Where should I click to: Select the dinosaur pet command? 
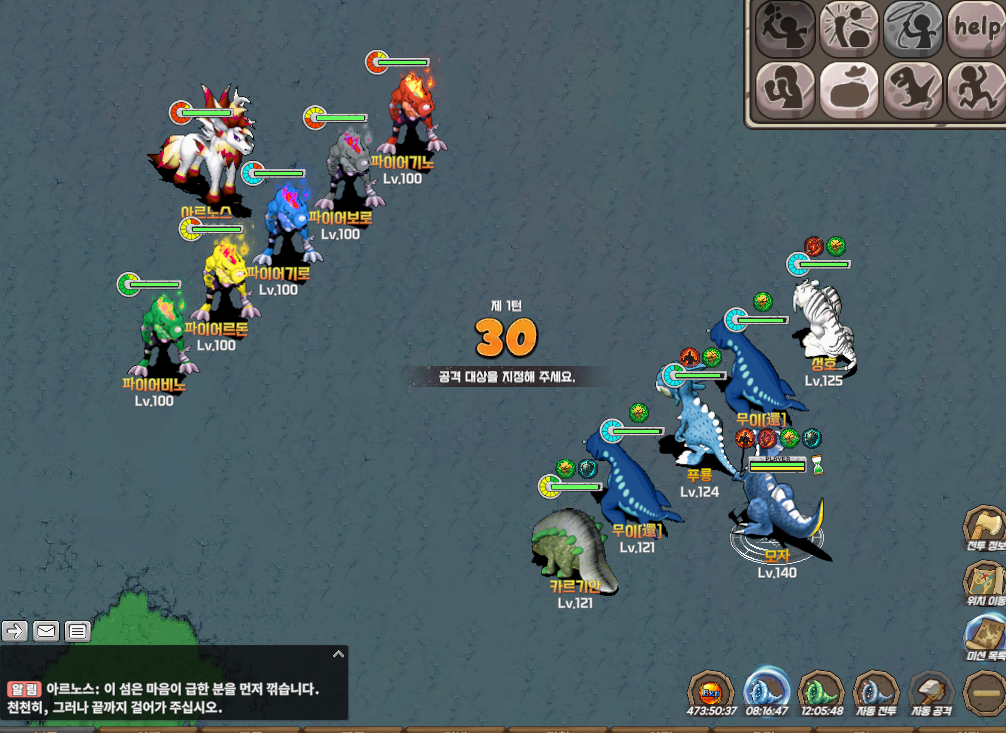912,91
